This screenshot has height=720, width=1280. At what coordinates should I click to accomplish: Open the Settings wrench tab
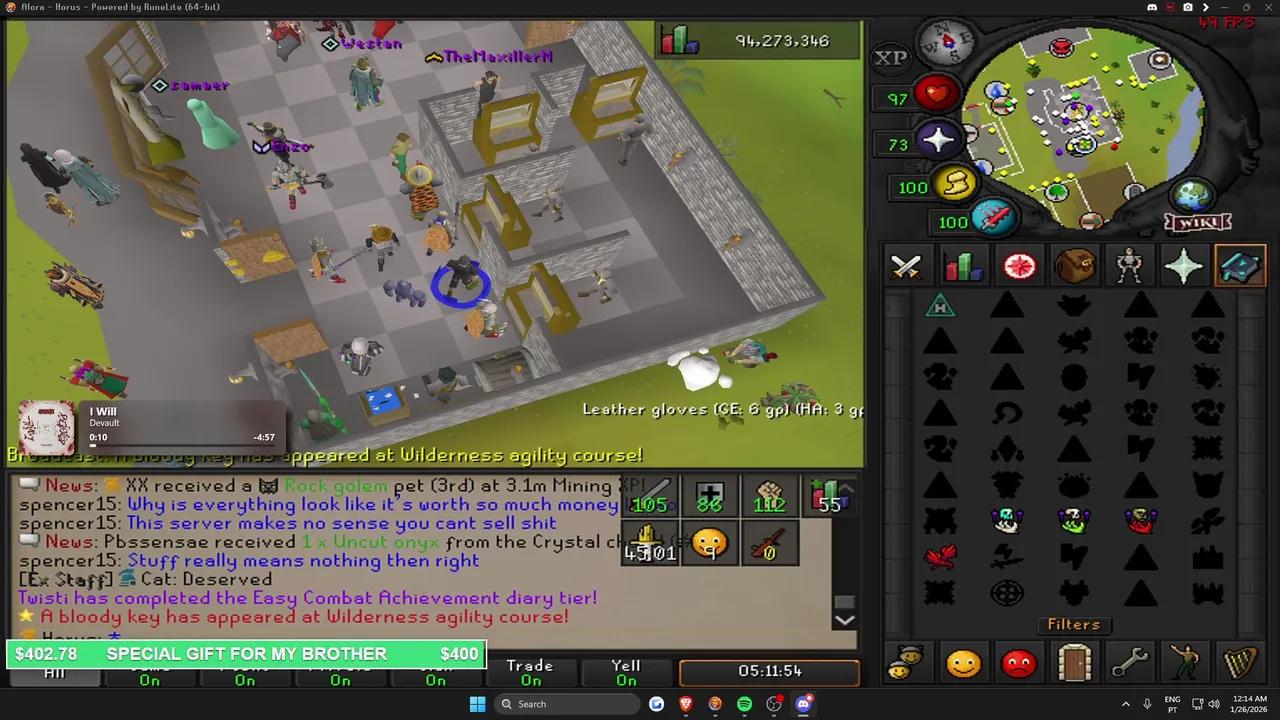(1129, 663)
